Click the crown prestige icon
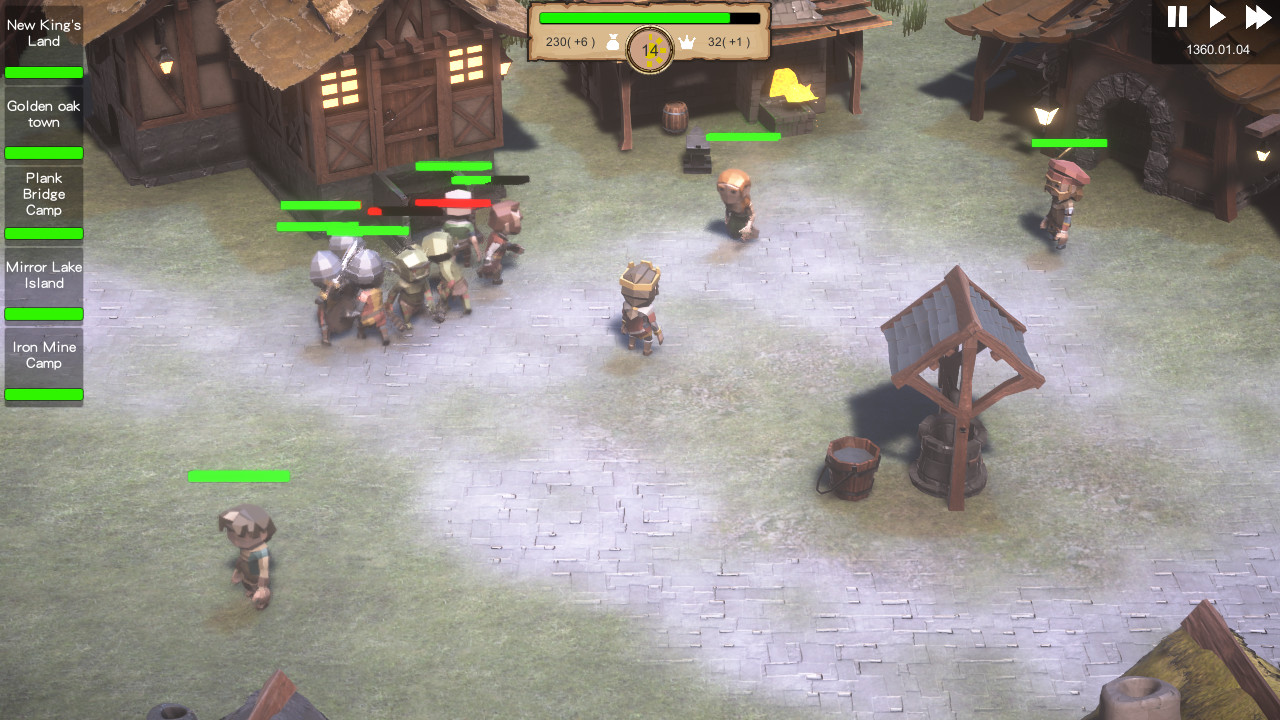This screenshot has height=720, width=1280. pos(687,42)
